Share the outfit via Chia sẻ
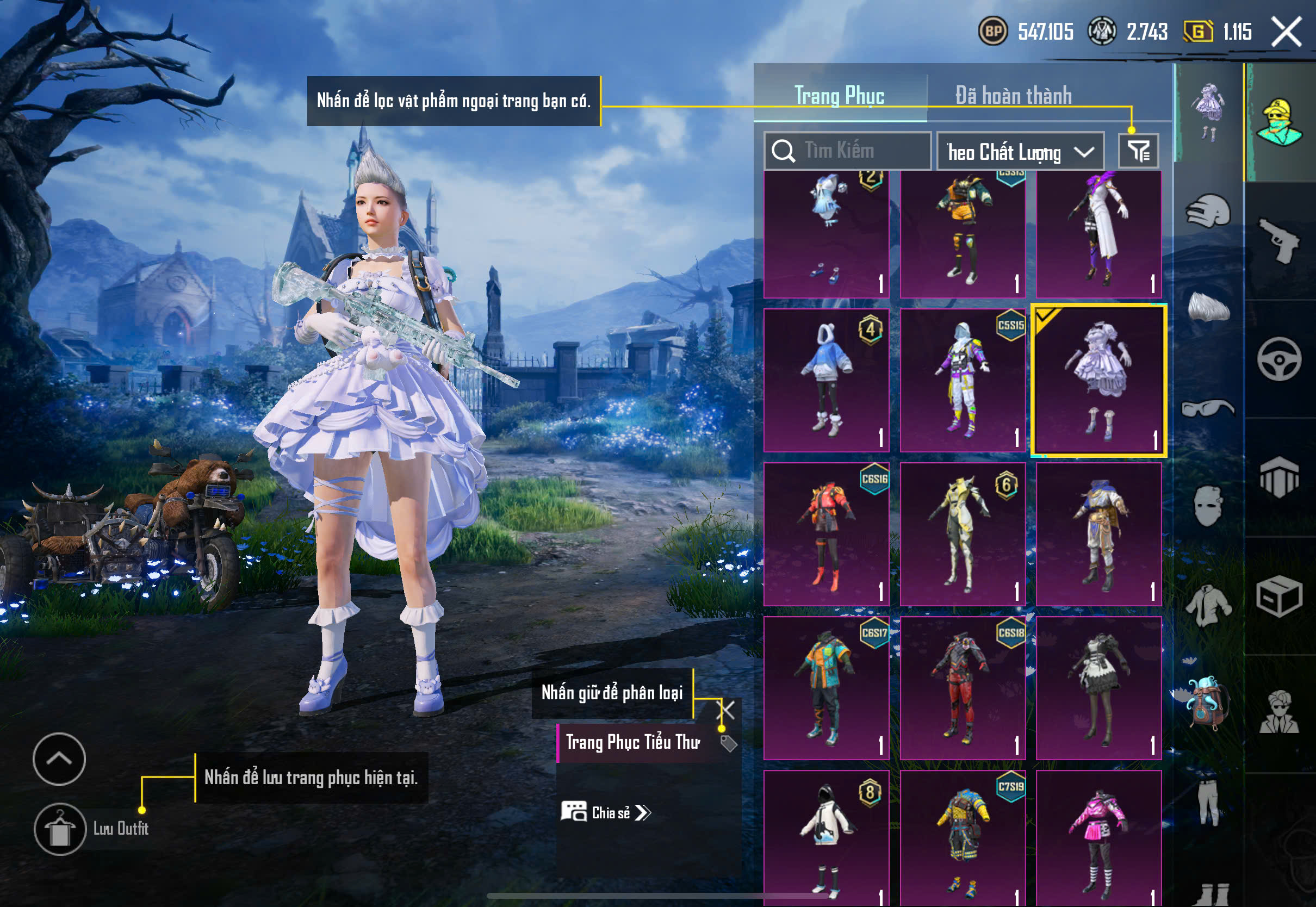Screen dimensions: 1316x907 tap(606, 813)
